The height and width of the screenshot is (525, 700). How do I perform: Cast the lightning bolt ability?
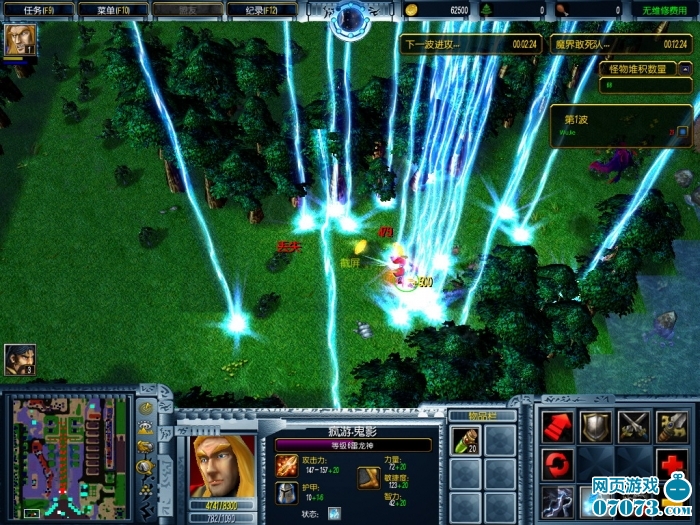(x=557, y=501)
